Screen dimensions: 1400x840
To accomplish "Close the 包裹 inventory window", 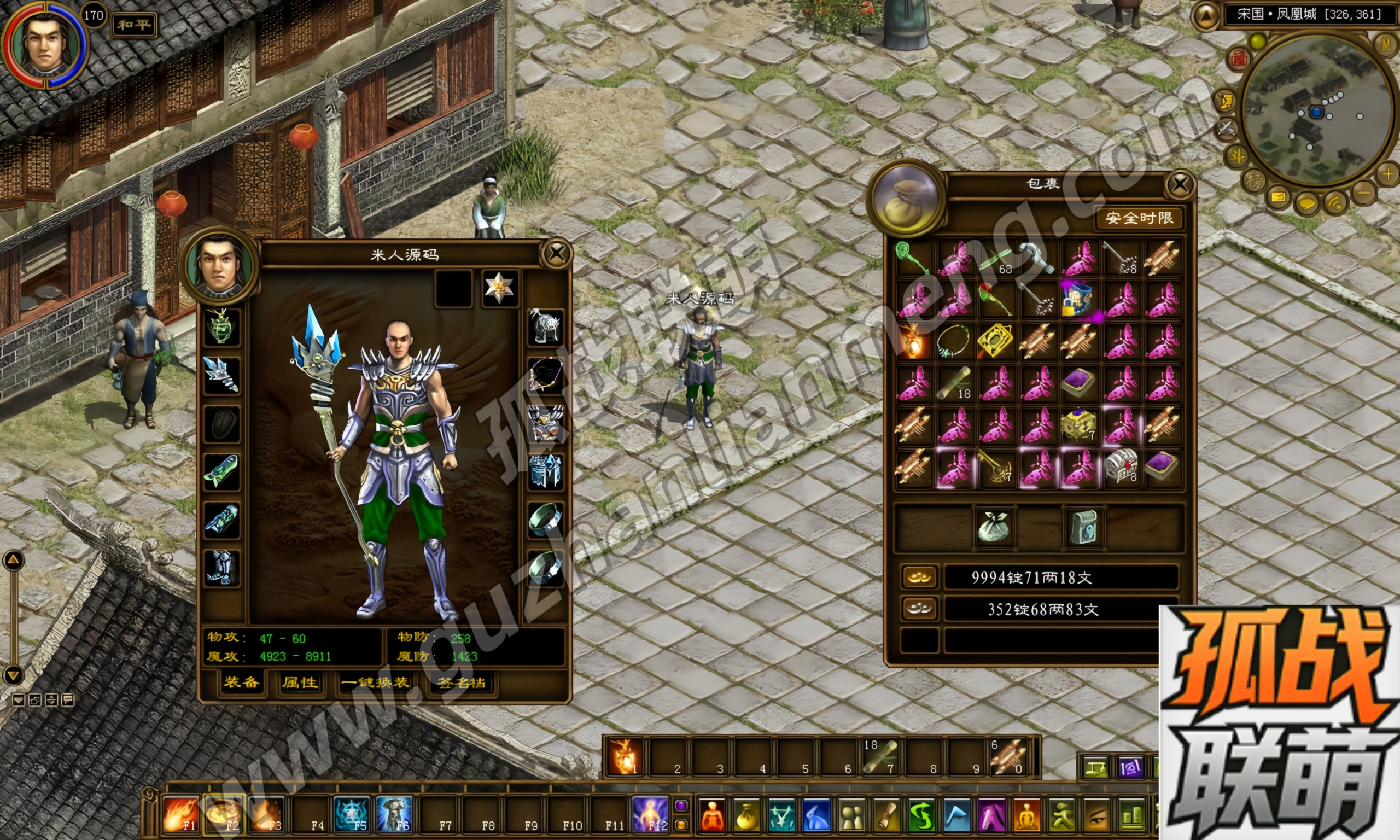I will 1180,184.
